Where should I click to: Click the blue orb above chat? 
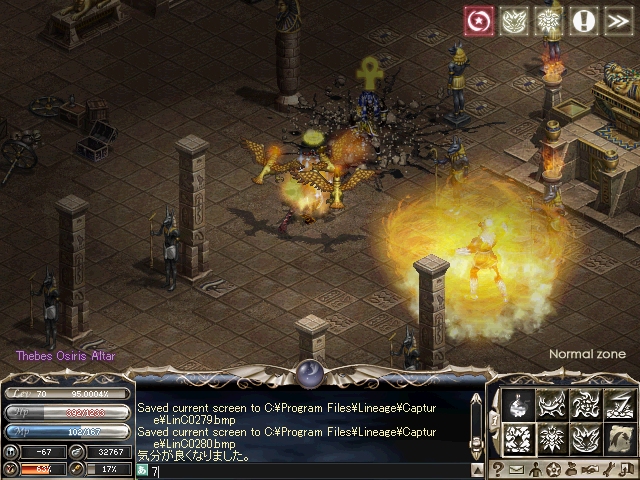click(307, 374)
